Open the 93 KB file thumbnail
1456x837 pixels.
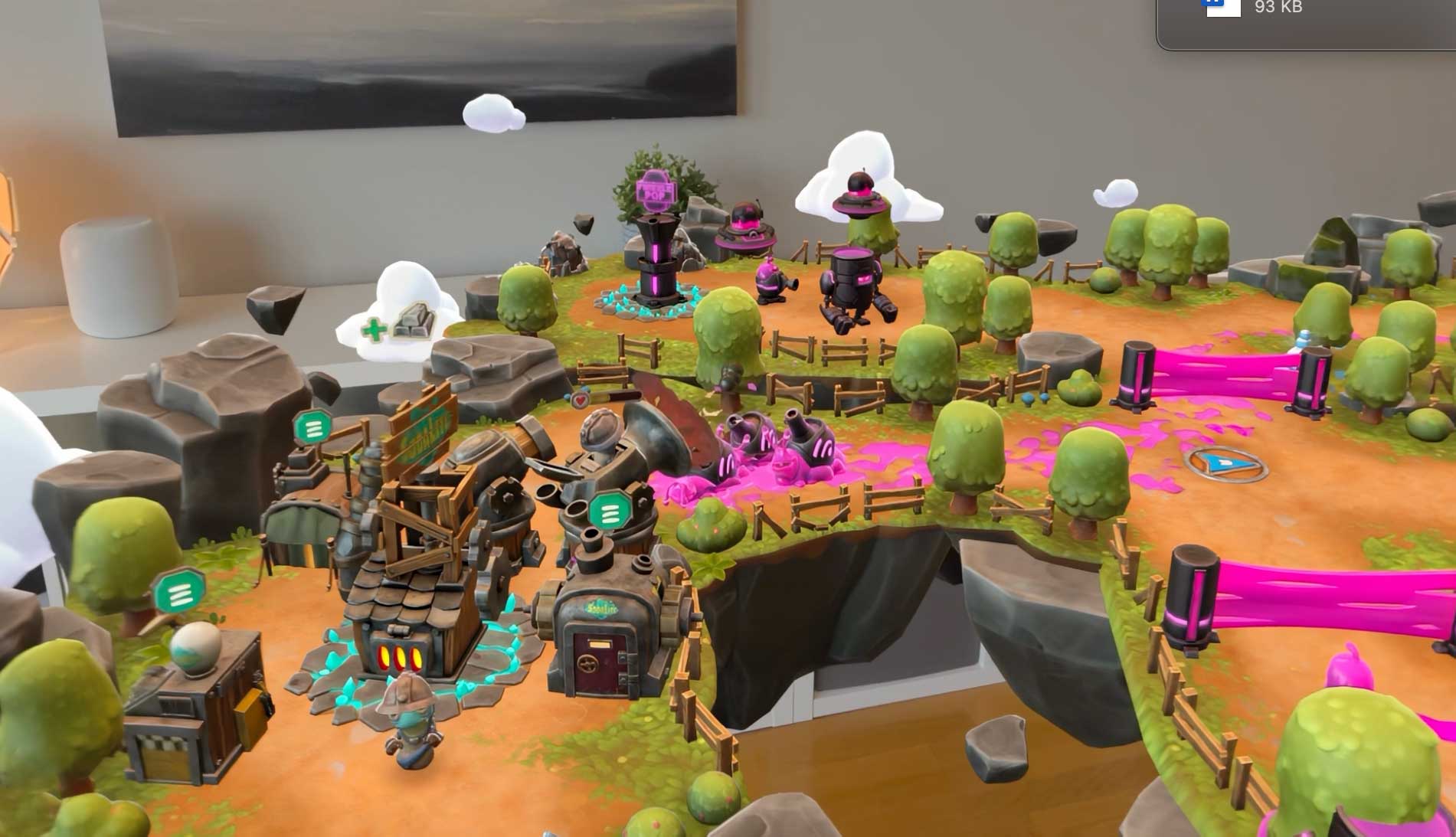click(1223, 8)
